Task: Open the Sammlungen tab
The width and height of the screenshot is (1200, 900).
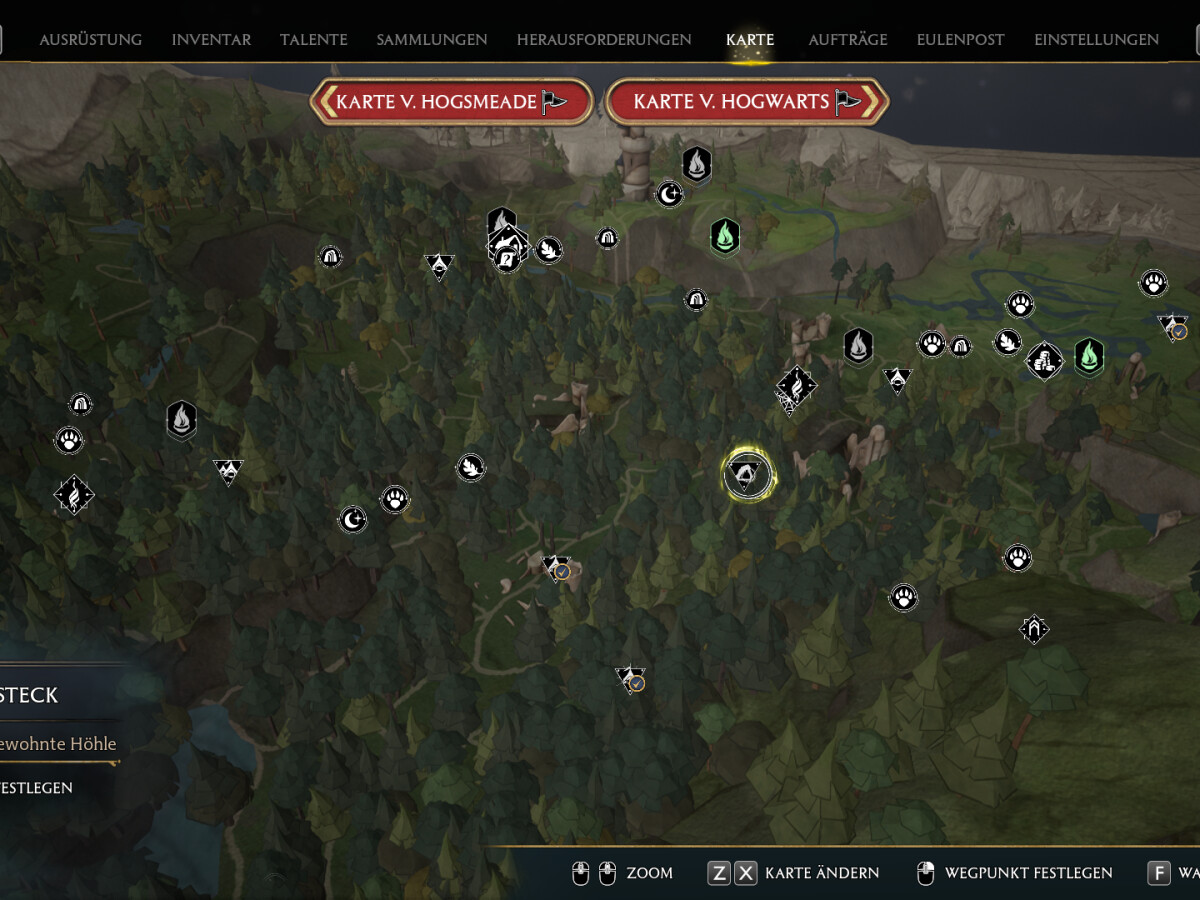Action: [432, 40]
